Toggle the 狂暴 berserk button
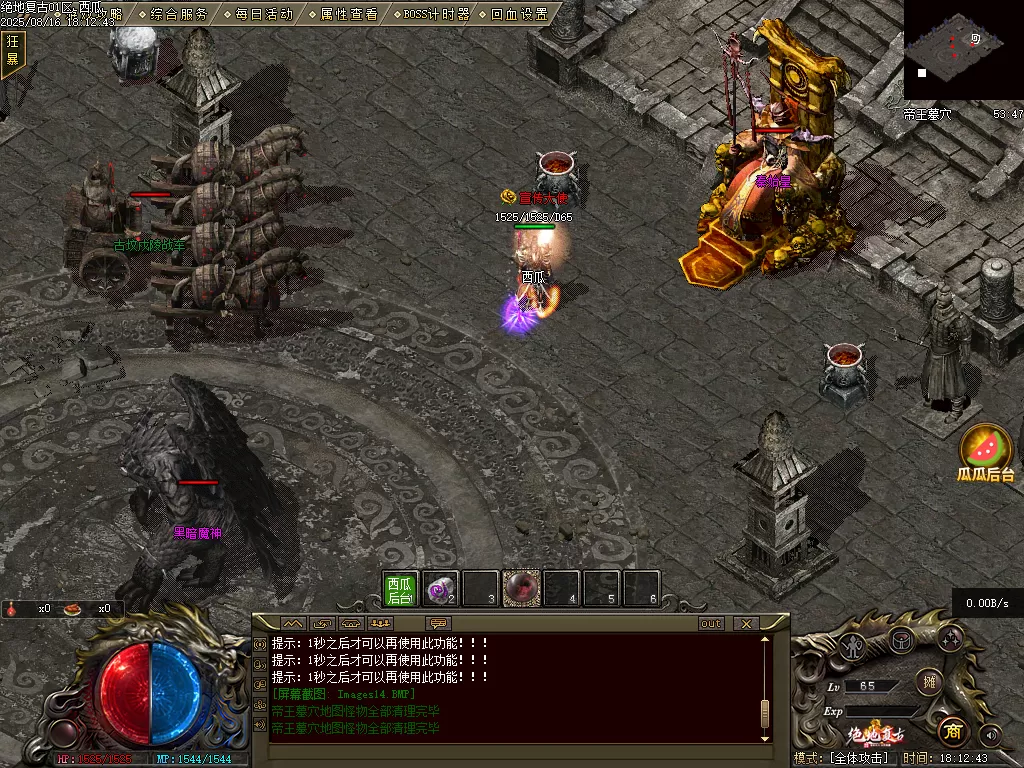 (13, 50)
